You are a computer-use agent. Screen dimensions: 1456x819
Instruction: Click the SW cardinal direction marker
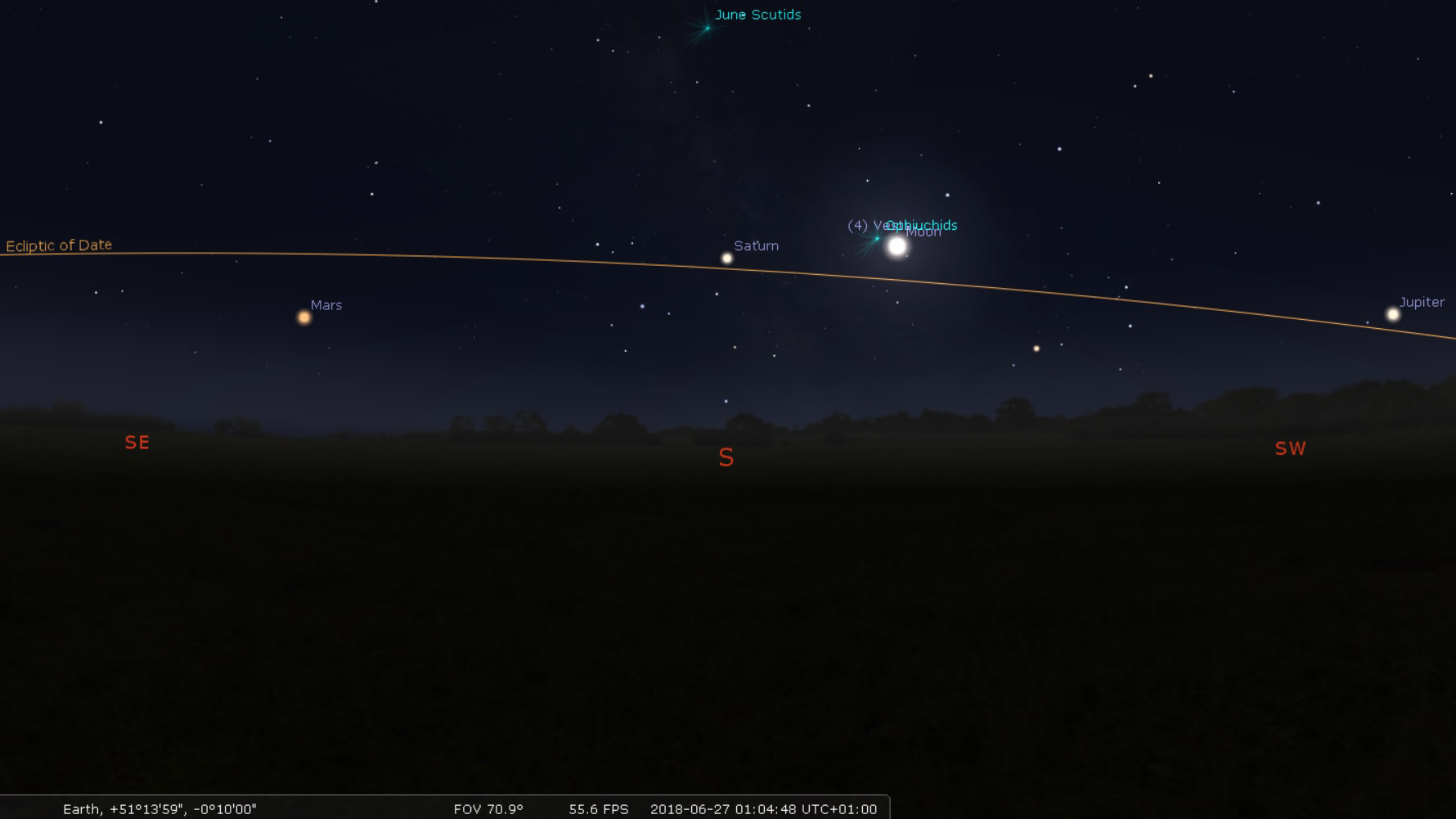(1290, 448)
